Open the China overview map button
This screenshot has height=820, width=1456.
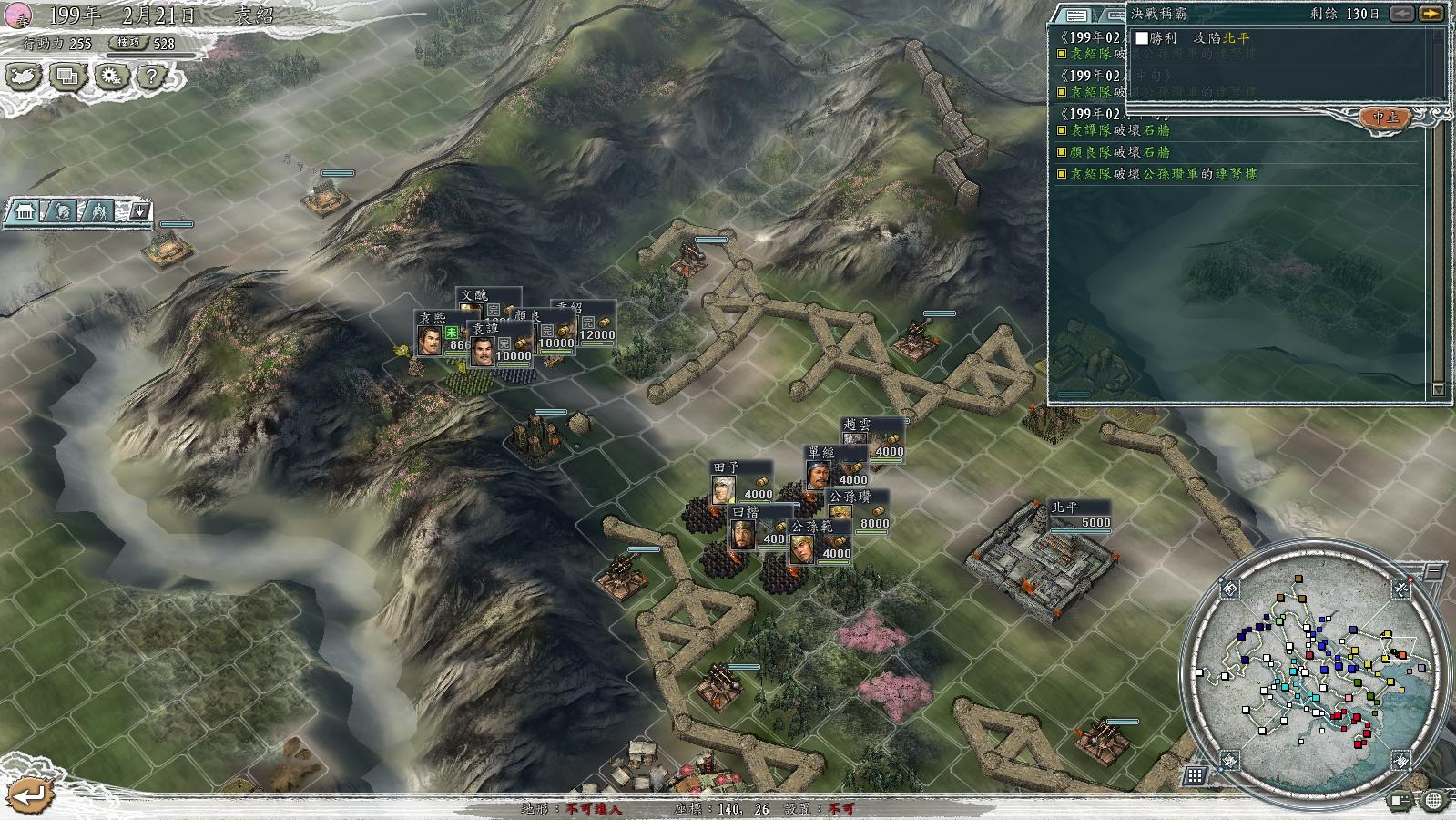25,76
